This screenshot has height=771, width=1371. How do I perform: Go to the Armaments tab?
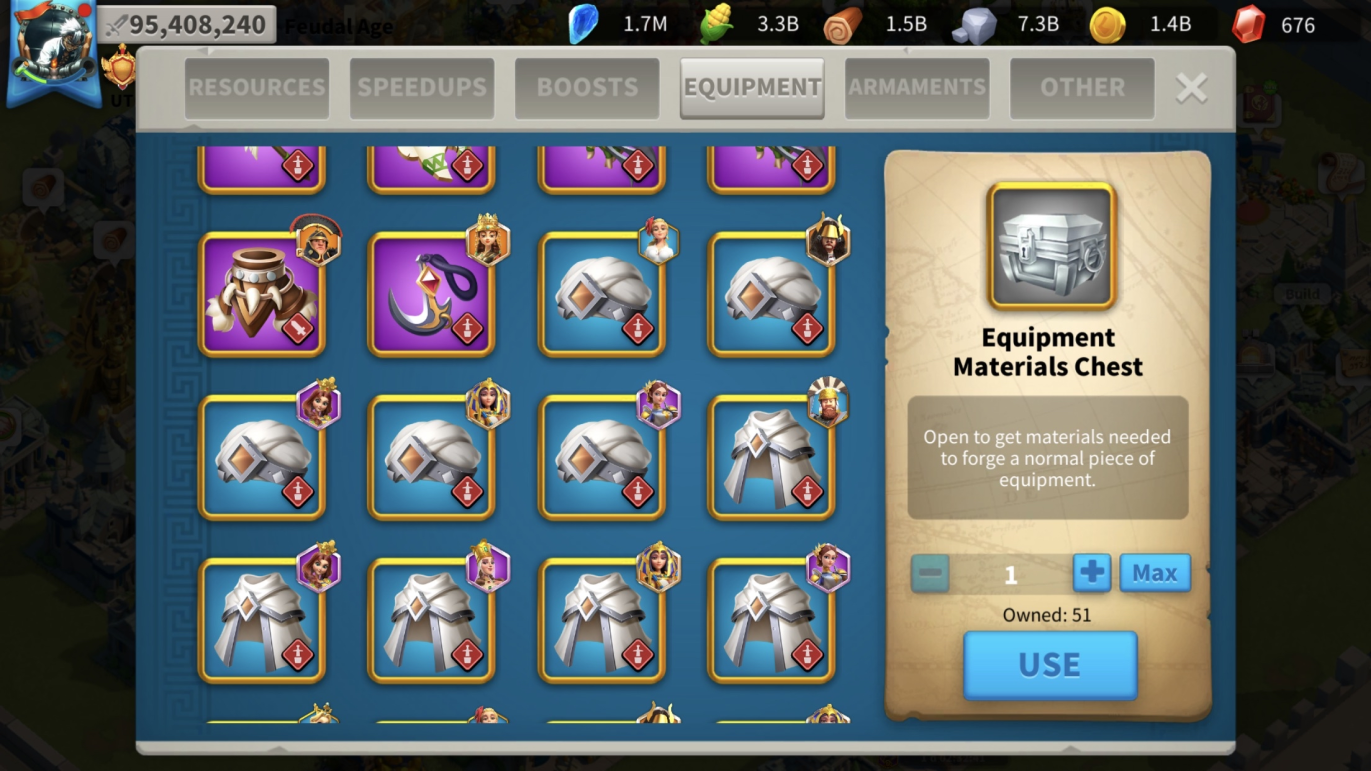917,88
